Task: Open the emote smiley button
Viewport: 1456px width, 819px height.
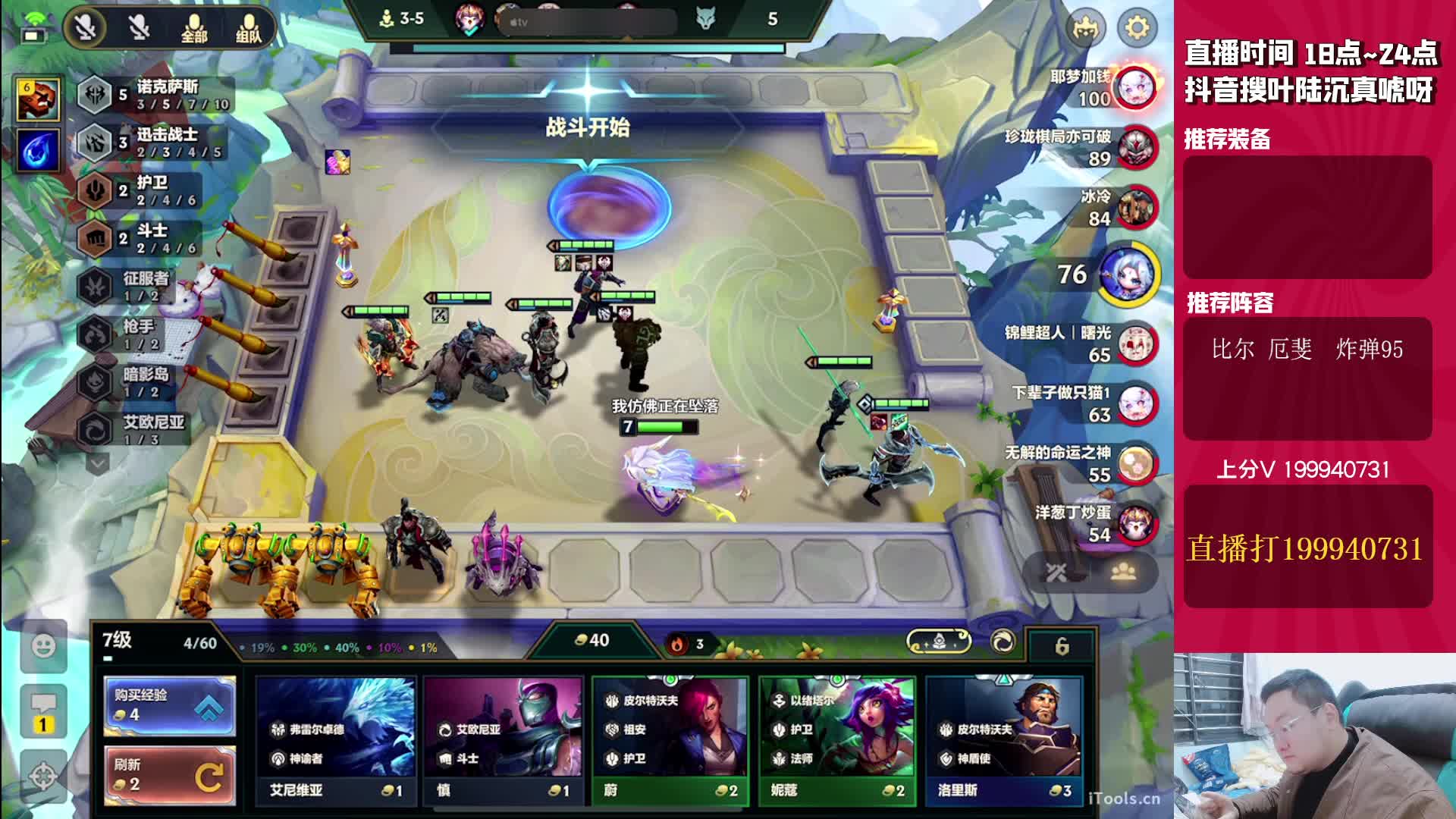Action: pos(43,646)
